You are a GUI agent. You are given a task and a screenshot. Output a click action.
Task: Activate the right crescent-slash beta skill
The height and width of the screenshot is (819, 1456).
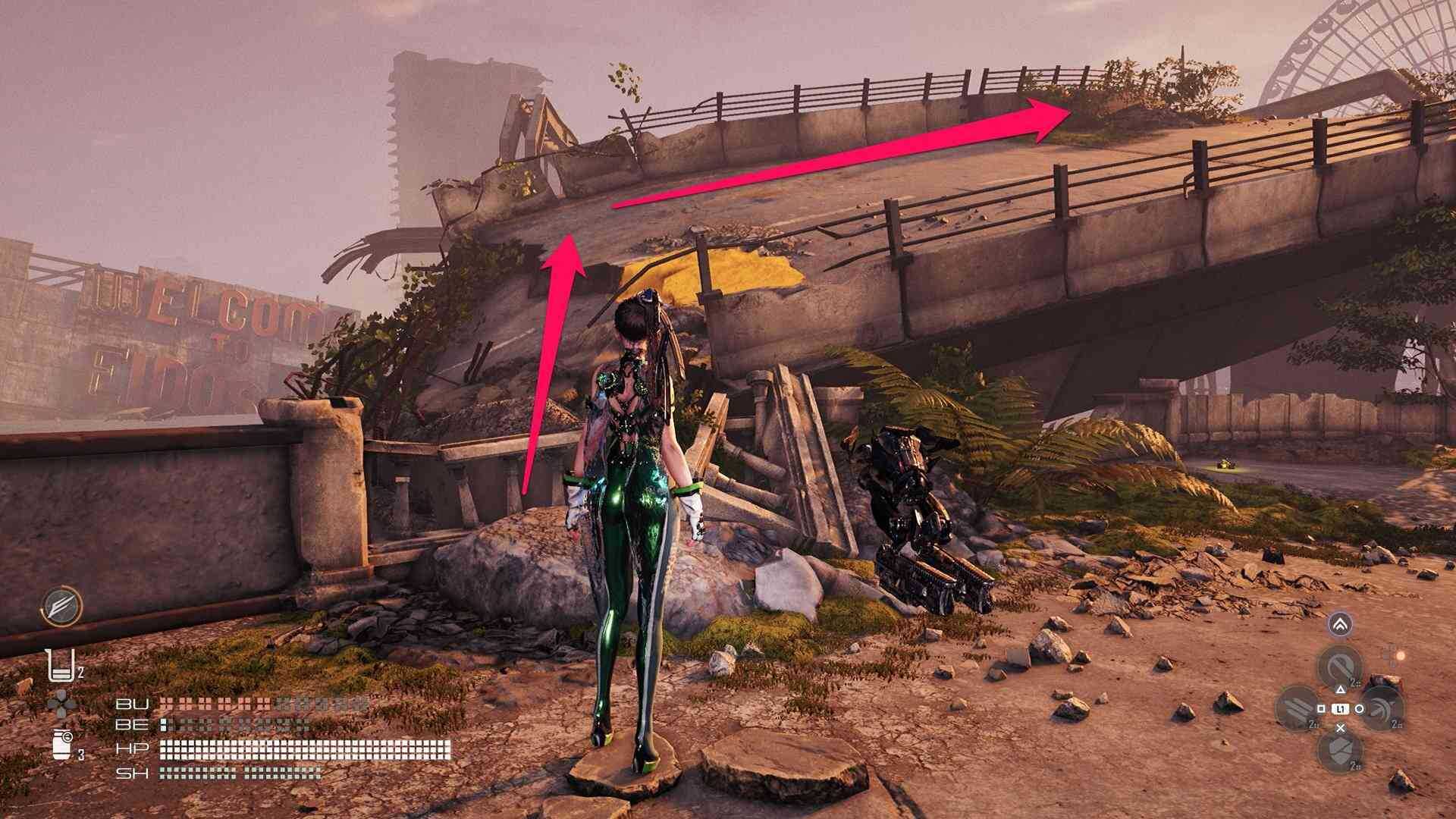[x=1381, y=708]
